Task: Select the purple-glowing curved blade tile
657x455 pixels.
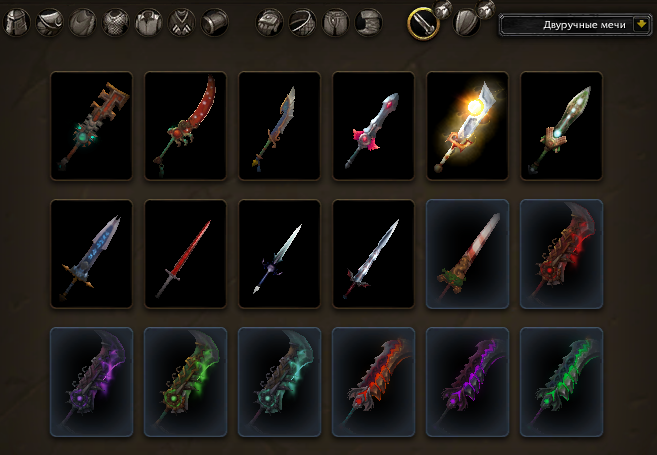Action: click(x=91, y=381)
